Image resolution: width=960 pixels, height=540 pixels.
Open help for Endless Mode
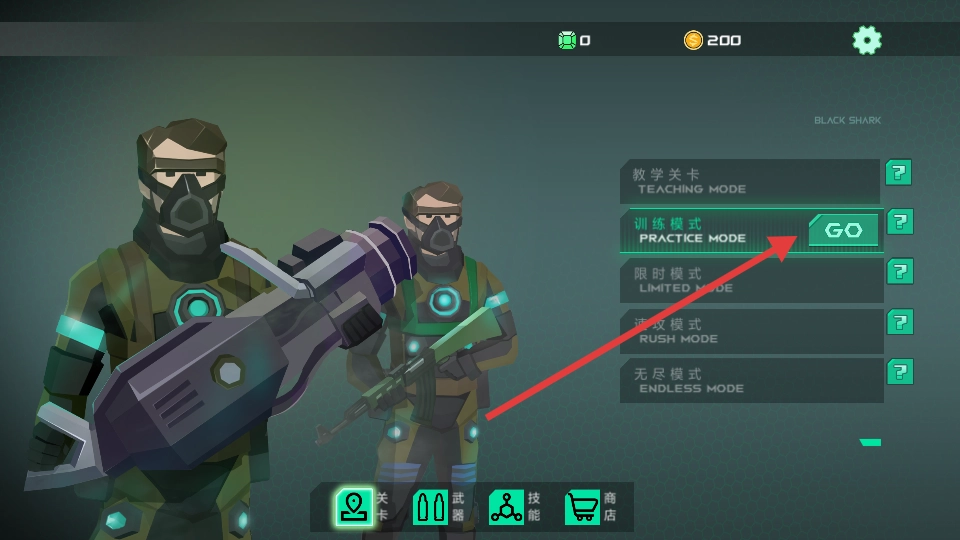tap(900, 372)
